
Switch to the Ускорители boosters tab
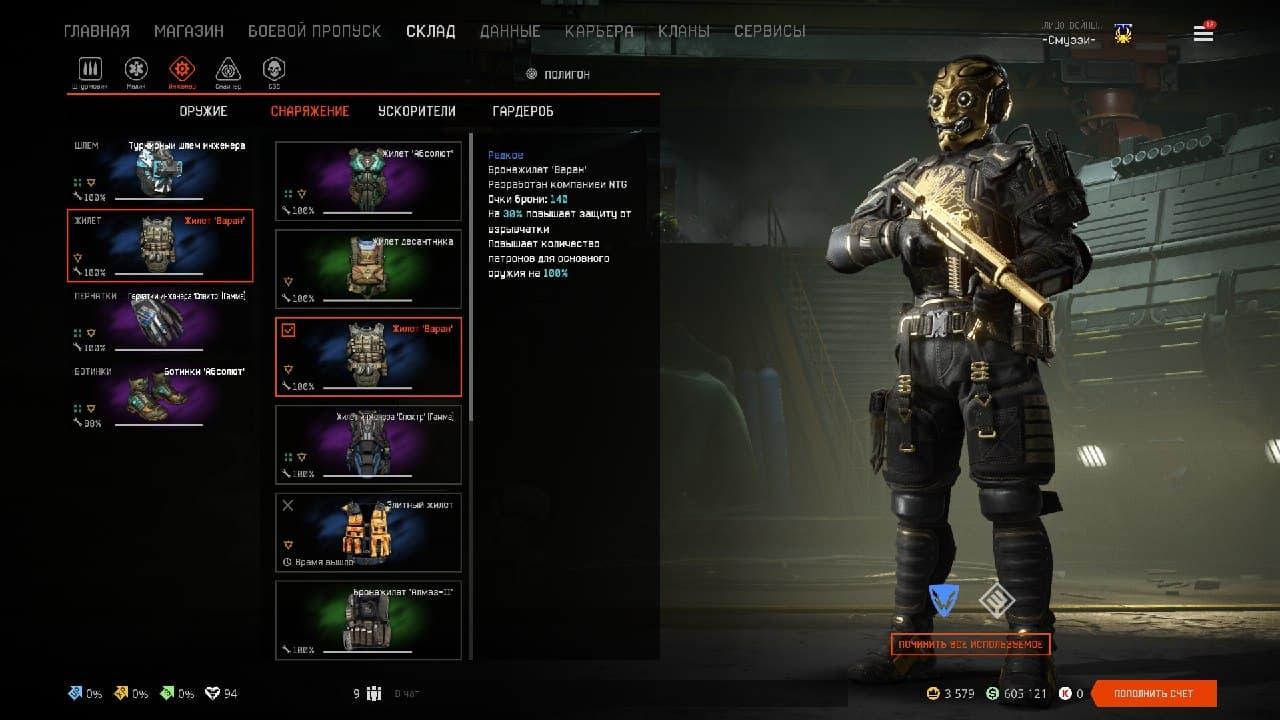coord(416,111)
